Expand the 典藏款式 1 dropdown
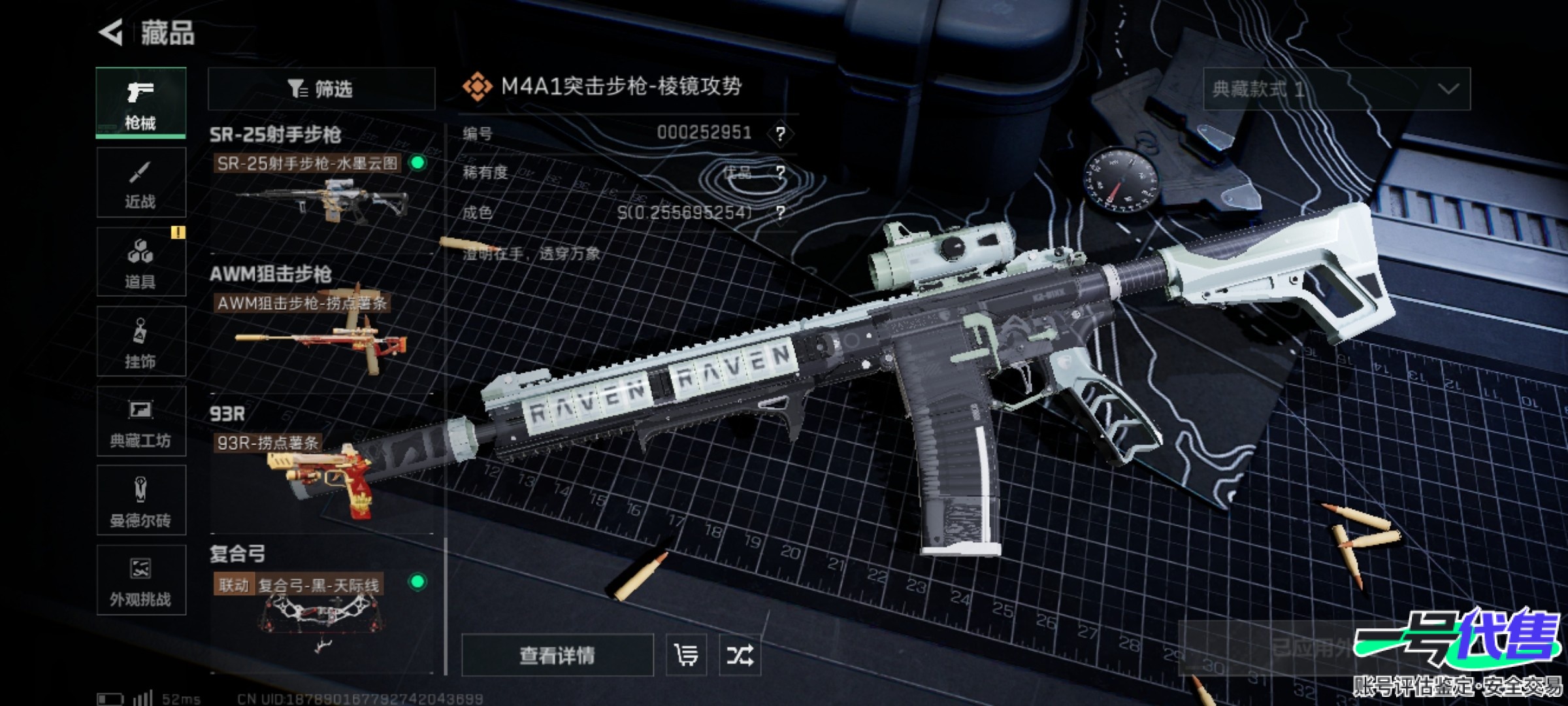This screenshot has width=1568, height=706. (1337, 89)
